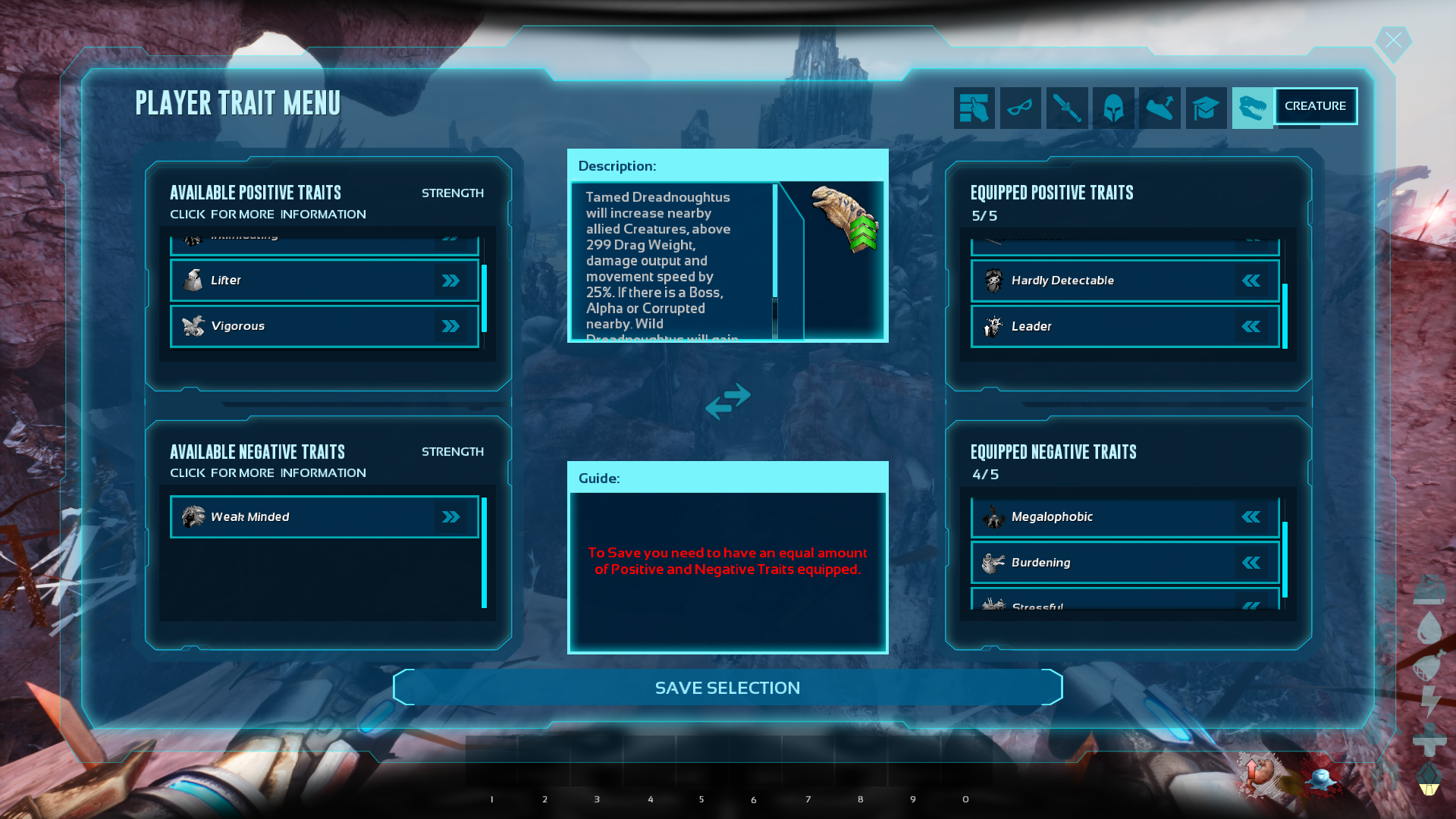
Task: Click the dinosaur skull Creature icon
Action: click(x=1252, y=107)
